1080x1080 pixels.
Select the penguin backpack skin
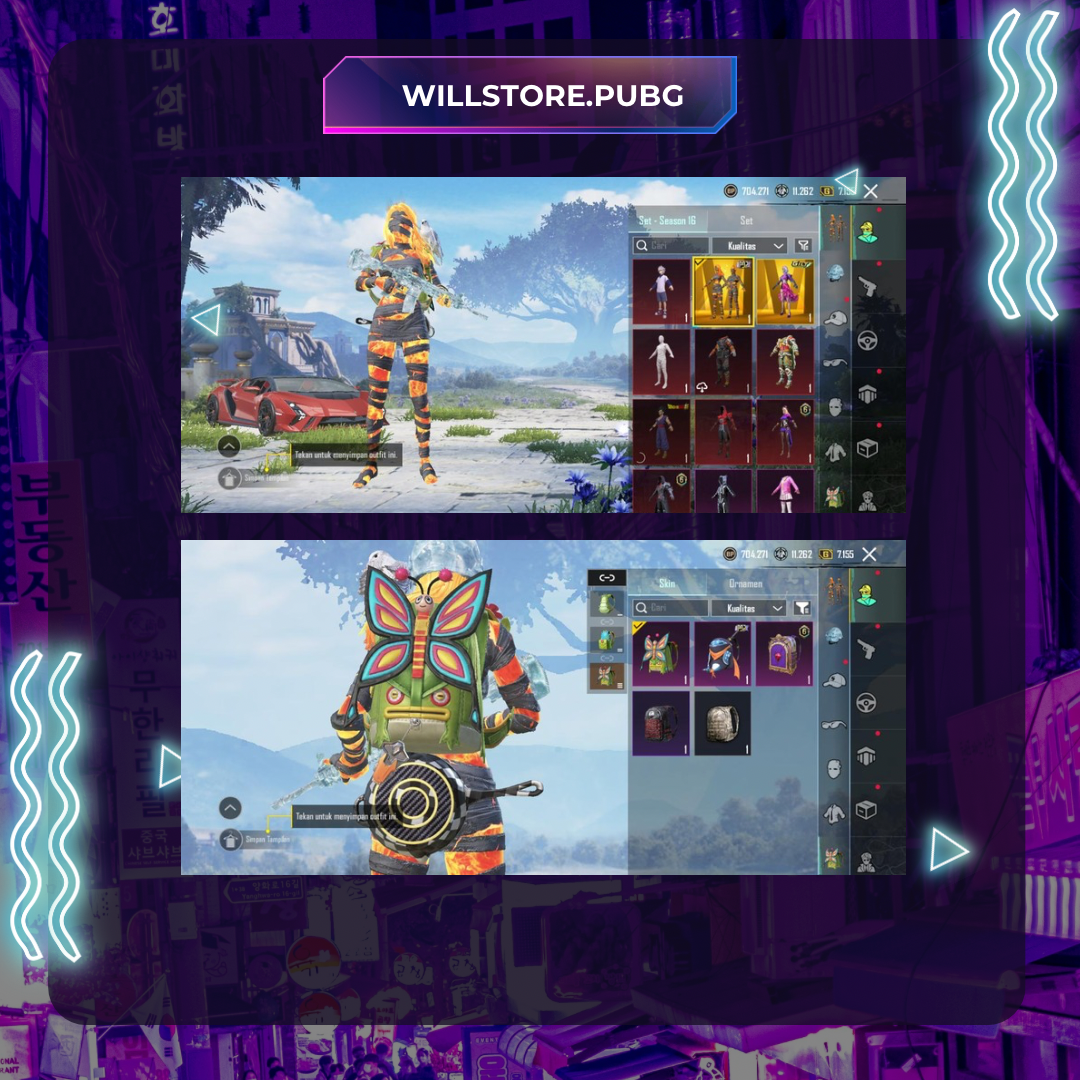(722, 654)
